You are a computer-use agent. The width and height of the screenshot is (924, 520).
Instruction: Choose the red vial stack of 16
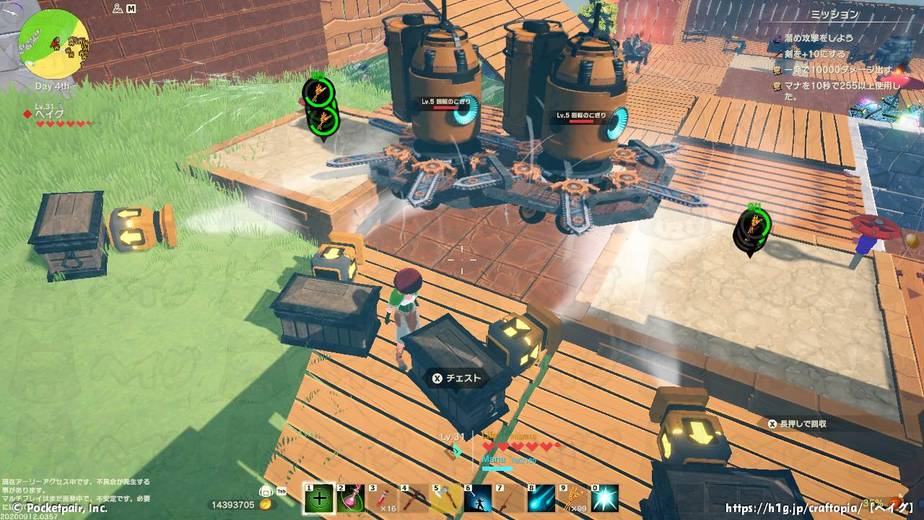coord(384,497)
